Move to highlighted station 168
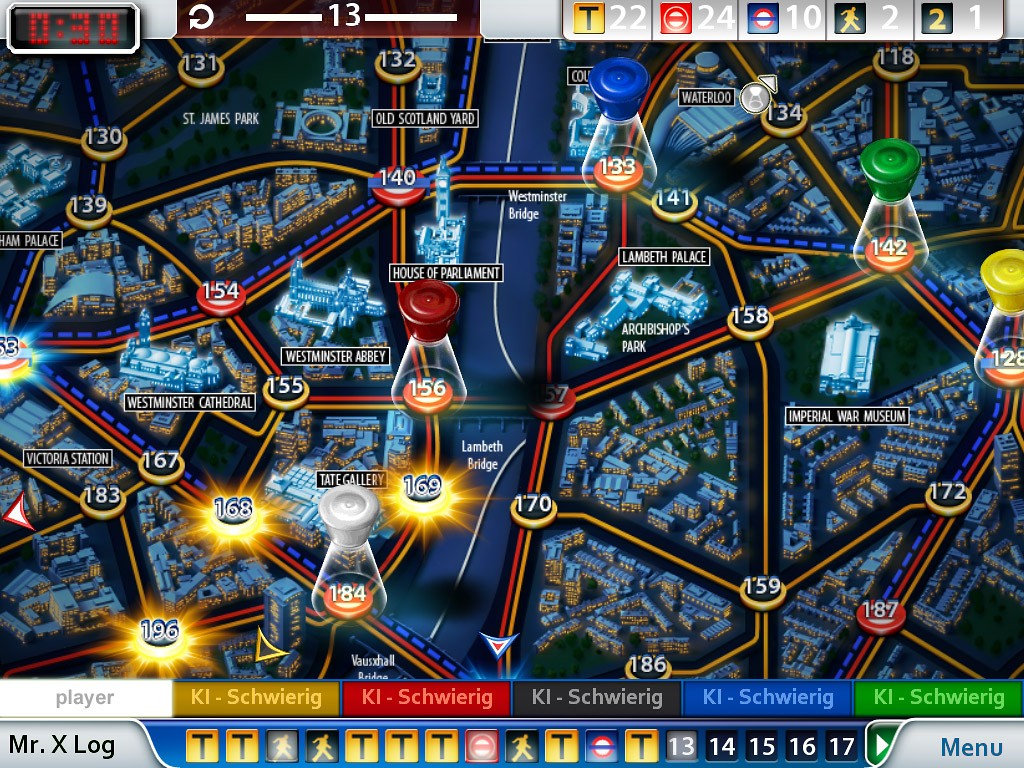 (233, 509)
